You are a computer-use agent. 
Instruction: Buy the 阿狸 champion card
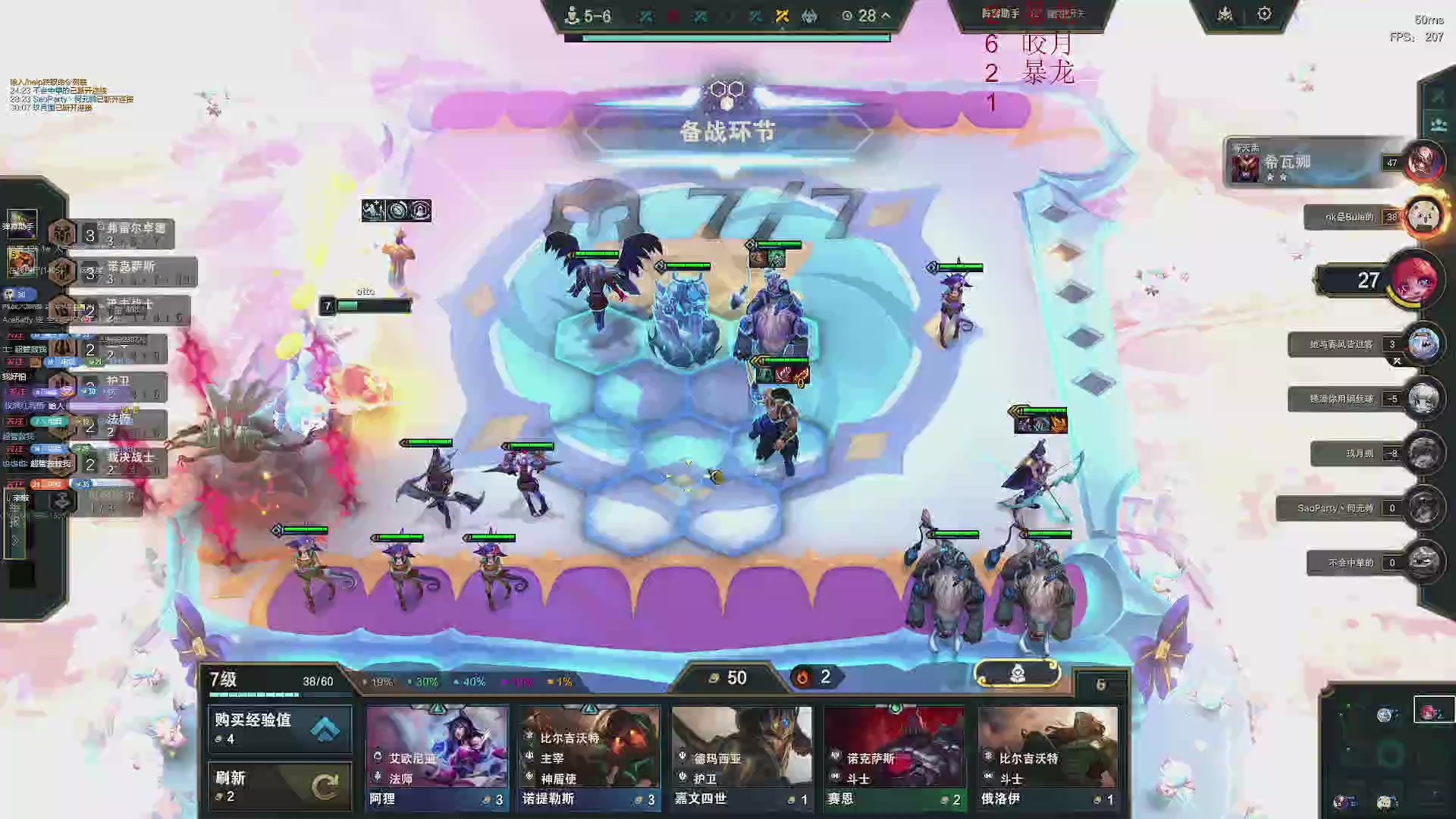tap(437, 757)
